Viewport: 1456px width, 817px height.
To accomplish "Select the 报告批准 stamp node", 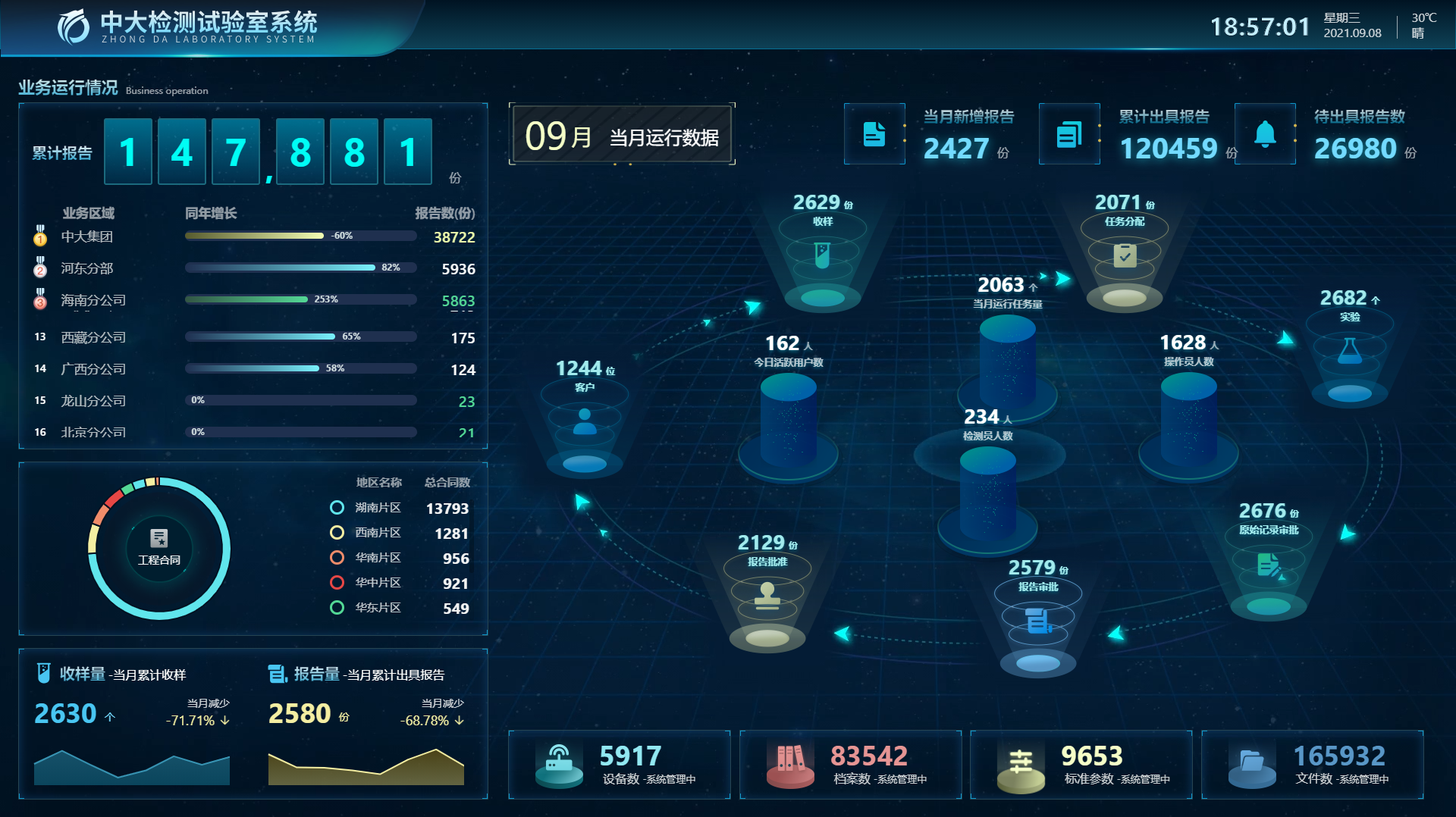I will coord(767,596).
